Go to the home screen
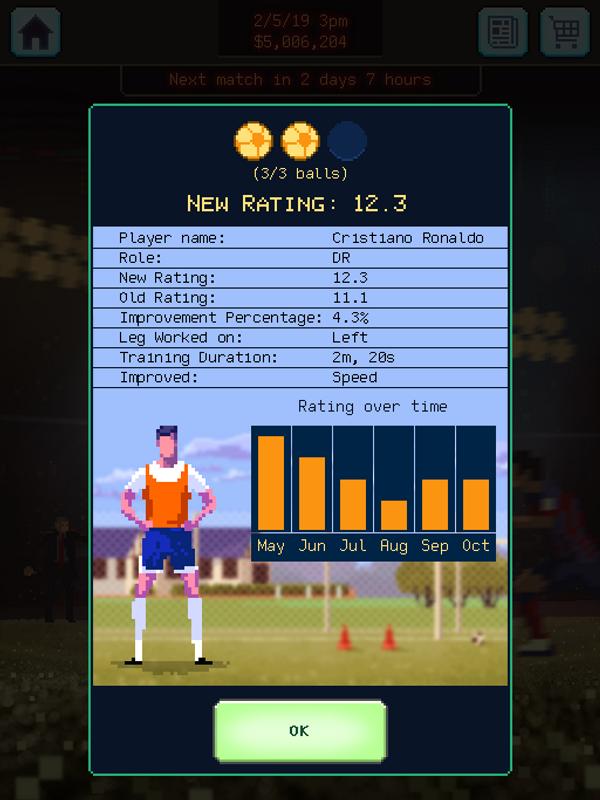This screenshot has height=800, width=600. click(x=35, y=31)
